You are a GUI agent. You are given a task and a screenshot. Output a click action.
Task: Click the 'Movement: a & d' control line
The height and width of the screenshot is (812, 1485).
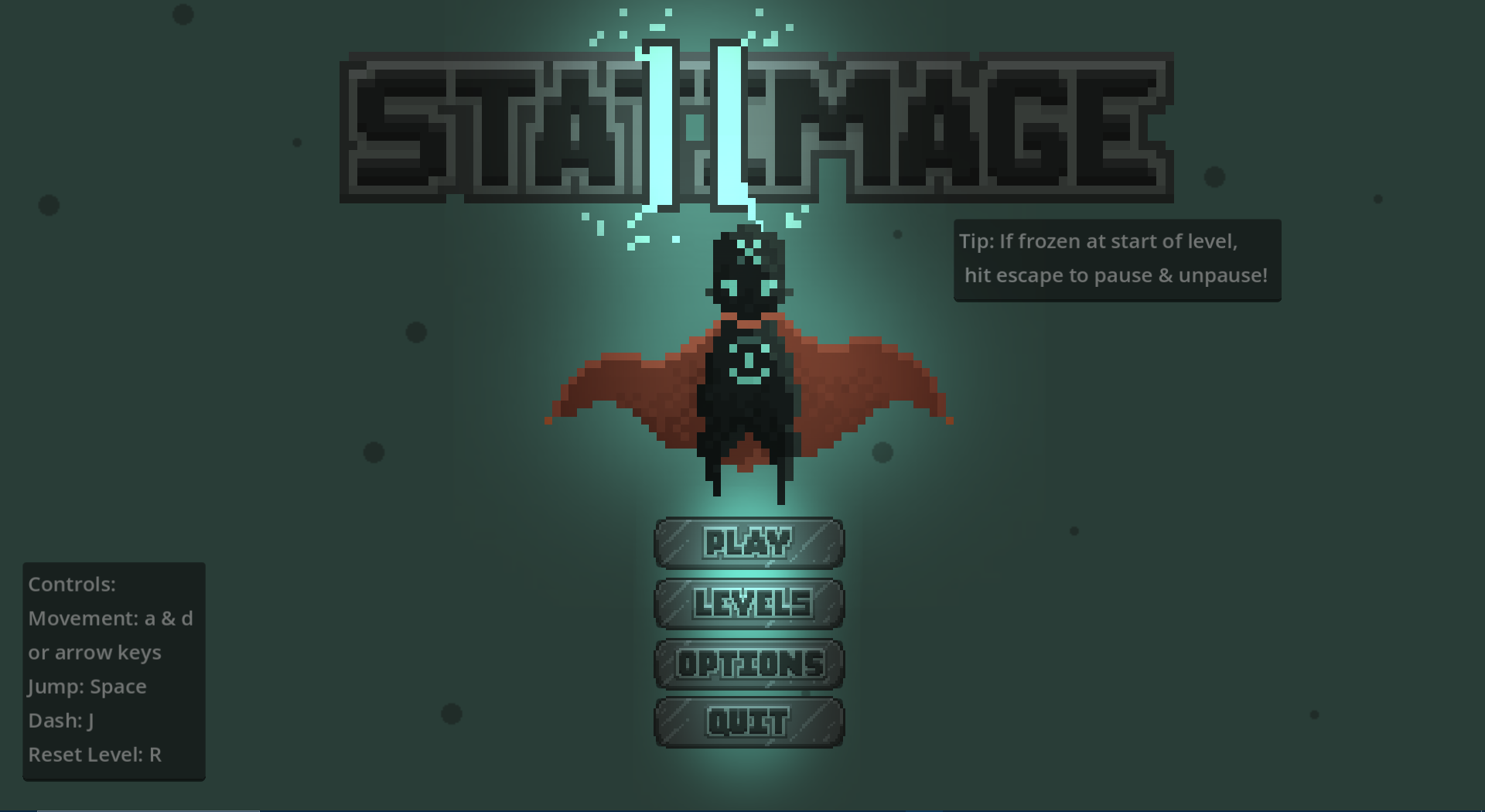(110, 618)
